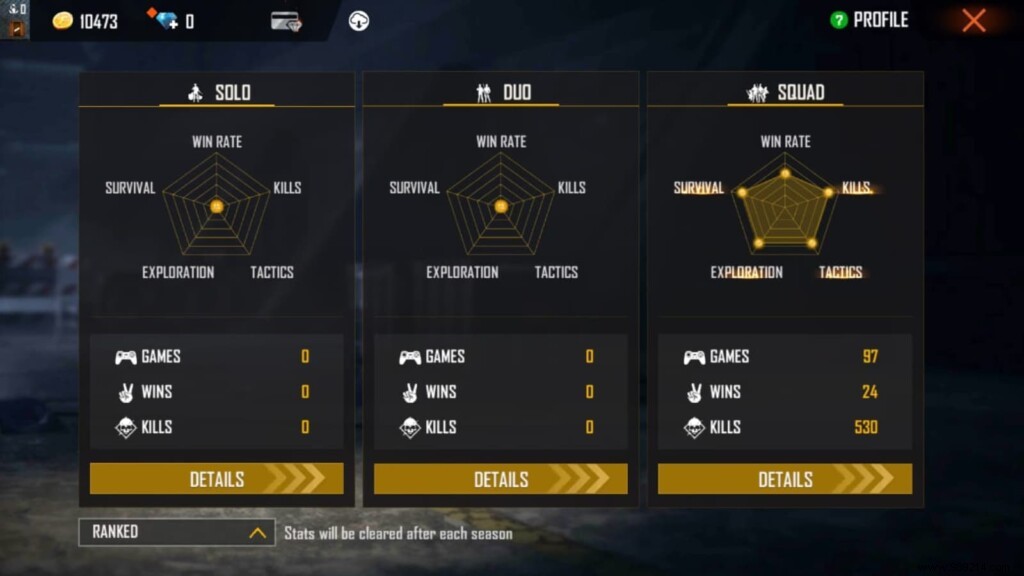
Task: Open the Ranked mode dropdown
Action: [176, 532]
